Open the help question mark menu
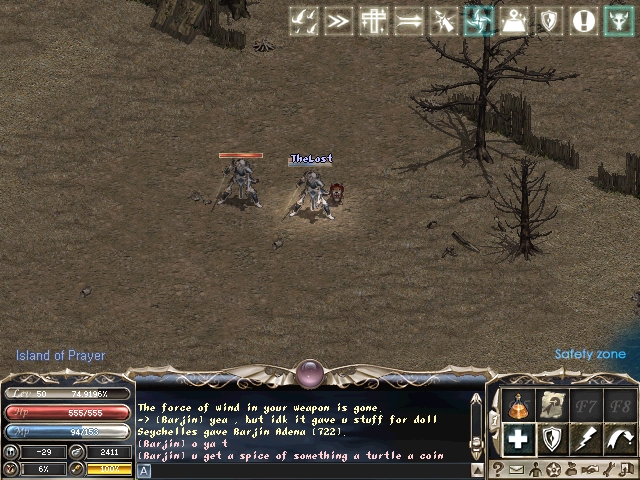The width and height of the screenshot is (640, 480). click(498, 469)
